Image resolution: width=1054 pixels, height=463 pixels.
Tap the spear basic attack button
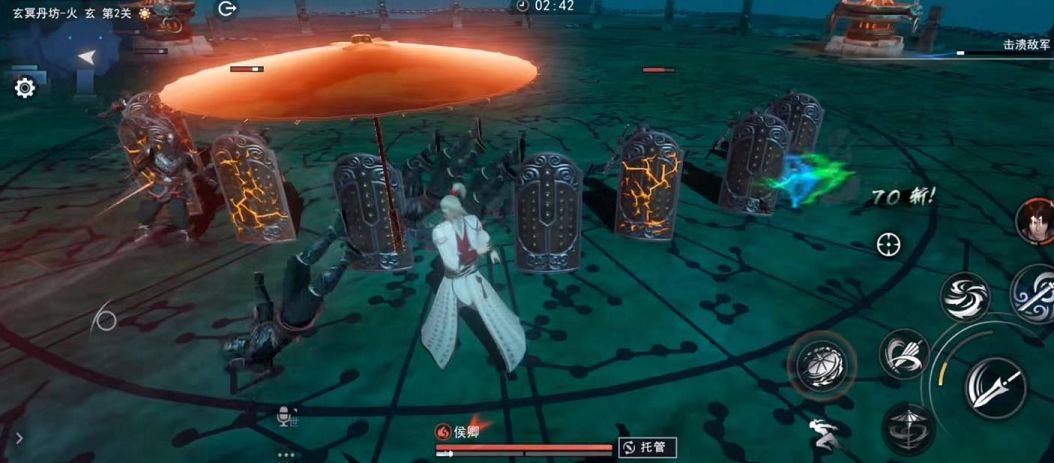(995, 386)
